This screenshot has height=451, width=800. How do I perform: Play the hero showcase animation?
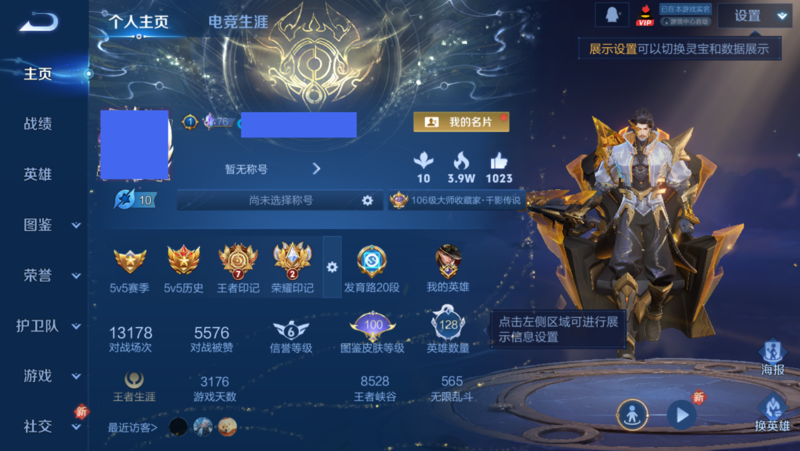(x=682, y=413)
